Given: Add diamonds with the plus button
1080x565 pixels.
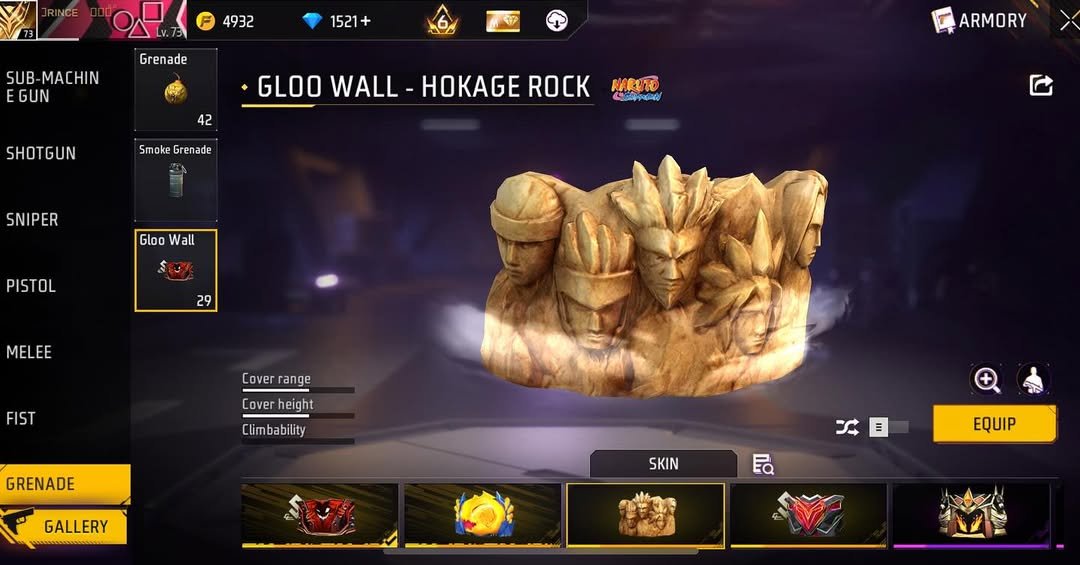Looking at the screenshot, I should point(364,21).
